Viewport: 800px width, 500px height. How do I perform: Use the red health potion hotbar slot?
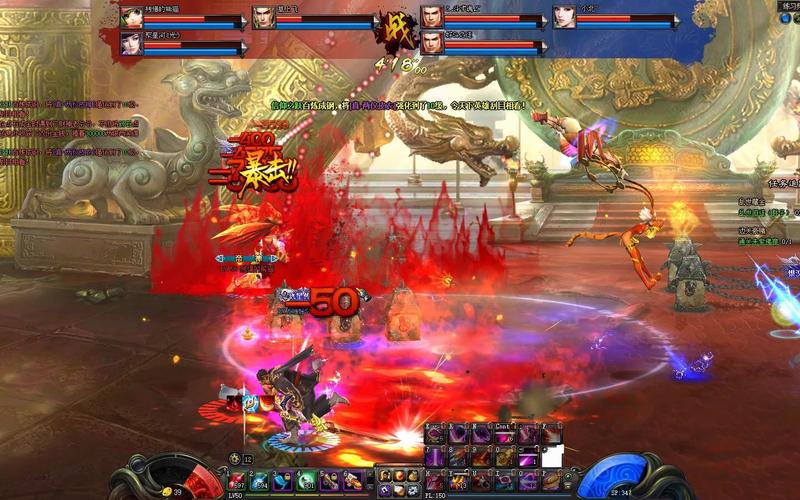pos(236,479)
